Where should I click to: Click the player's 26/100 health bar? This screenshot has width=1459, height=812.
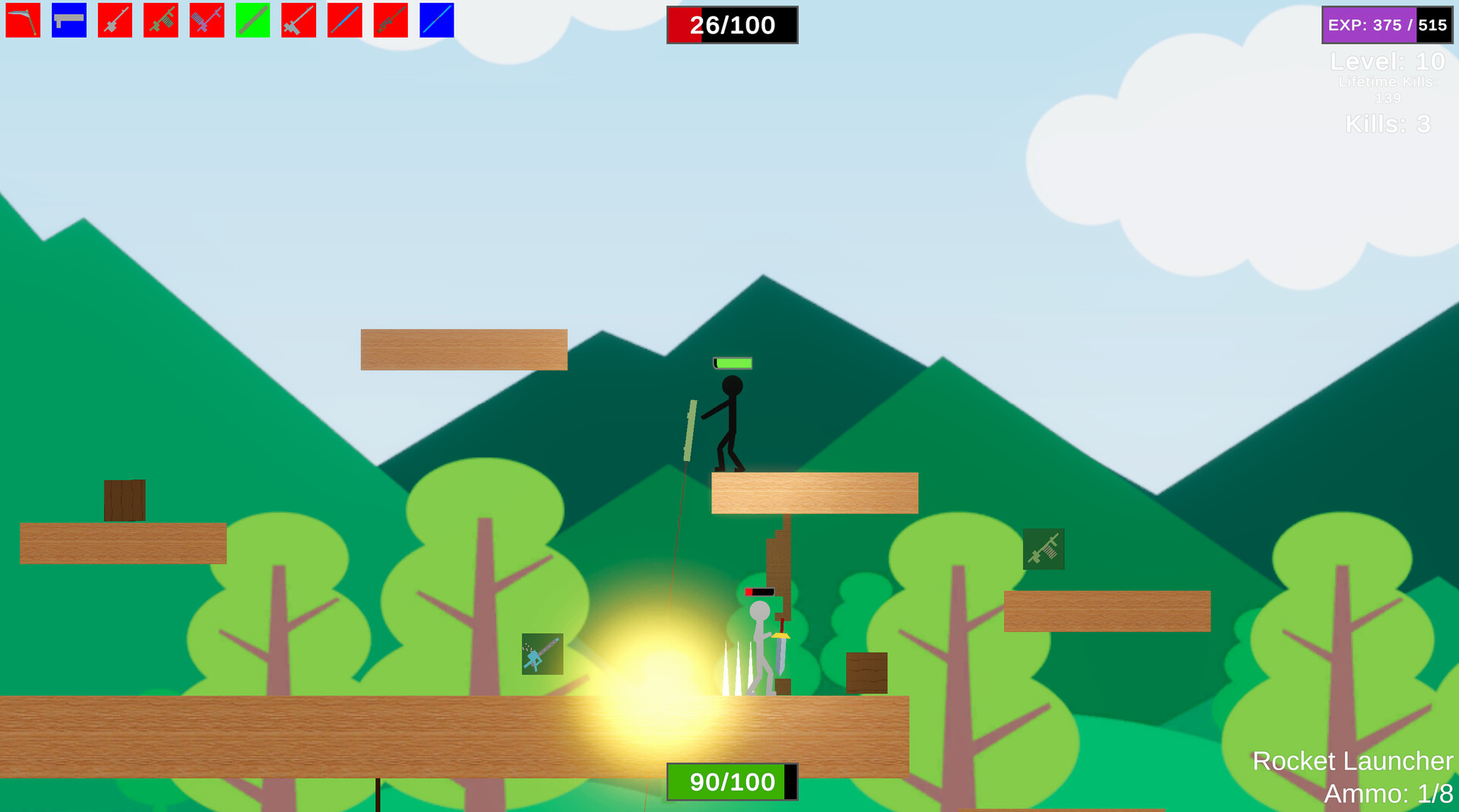(x=731, y=25)
